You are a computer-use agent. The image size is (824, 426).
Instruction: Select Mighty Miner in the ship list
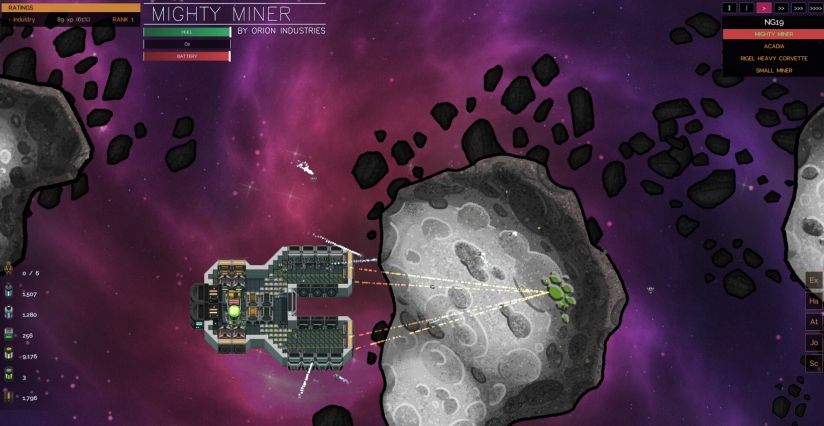[773, 34]
